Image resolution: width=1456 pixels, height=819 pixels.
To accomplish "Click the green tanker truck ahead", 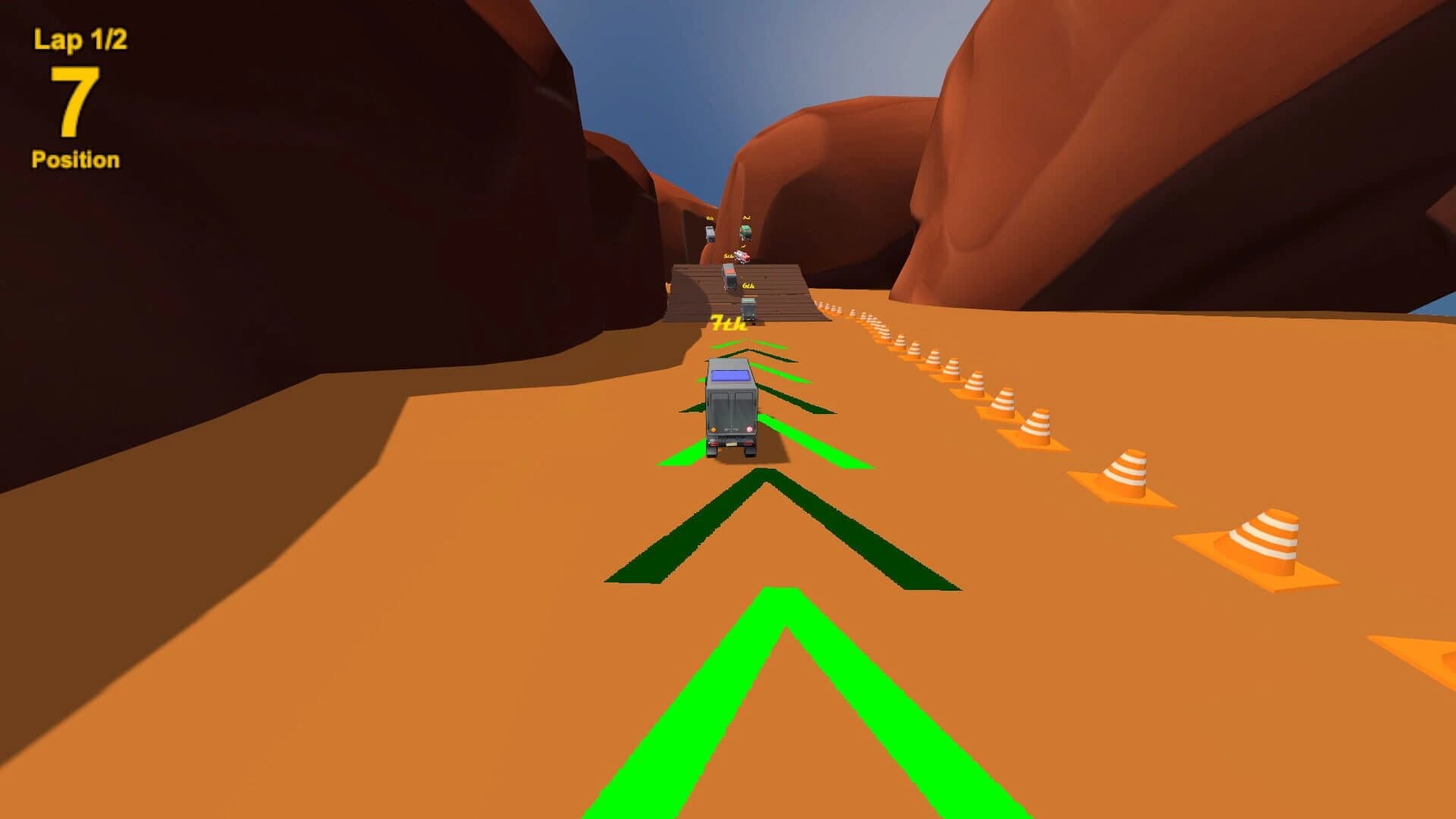I will coord(746,231).
